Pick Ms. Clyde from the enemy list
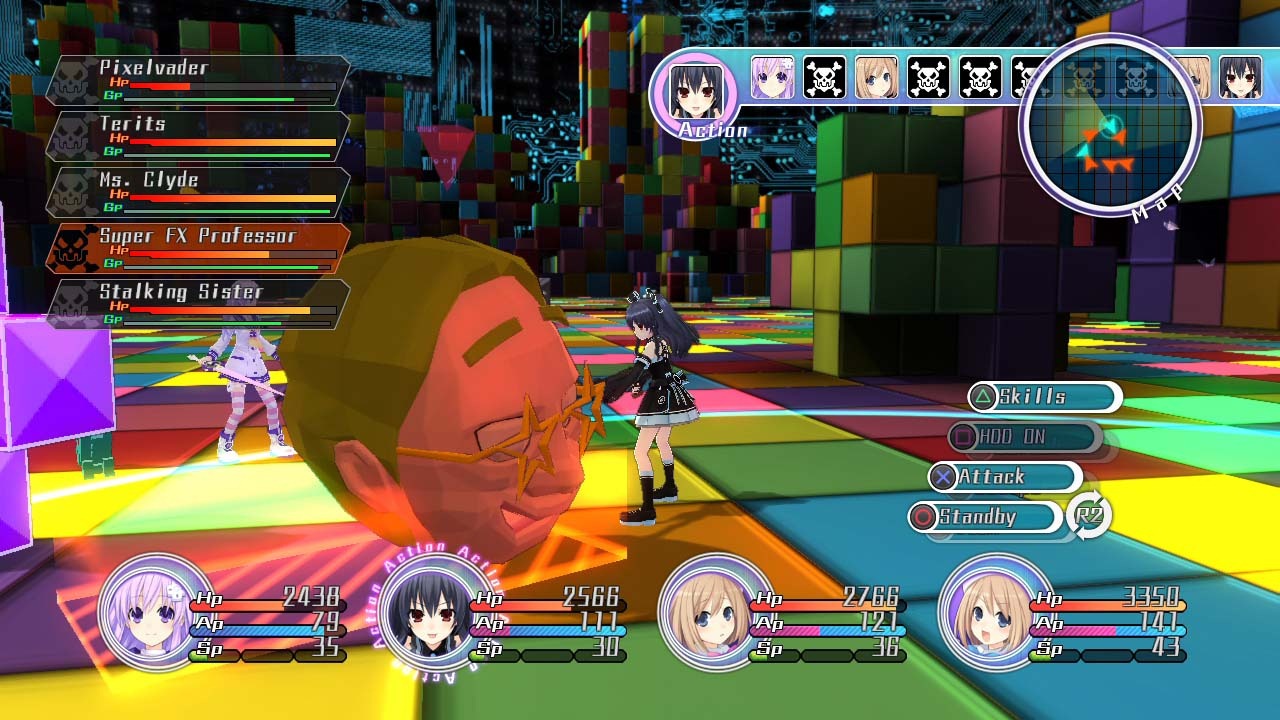 (198, 192)
